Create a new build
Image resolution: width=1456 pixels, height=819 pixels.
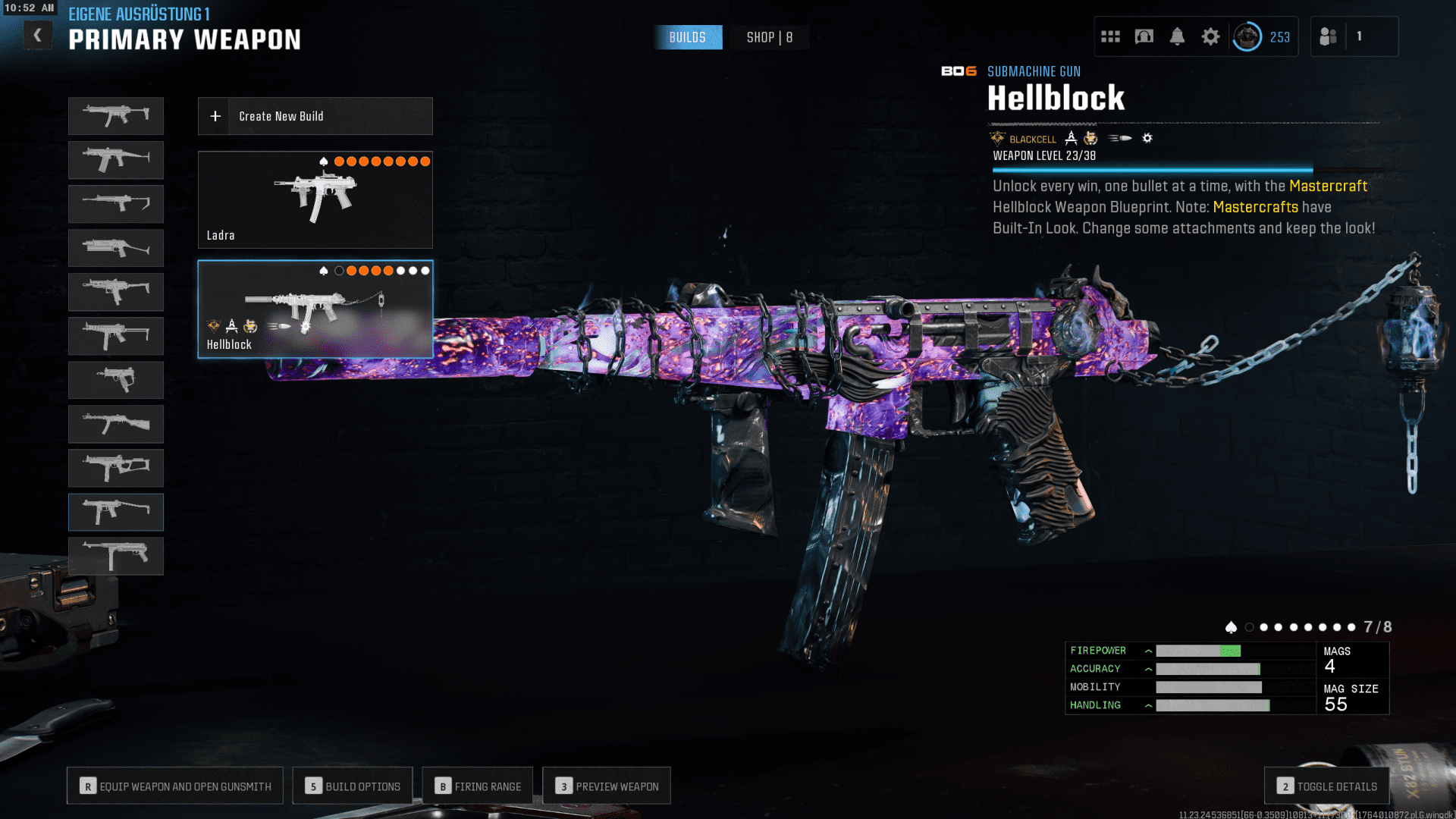tap(315, 116)
